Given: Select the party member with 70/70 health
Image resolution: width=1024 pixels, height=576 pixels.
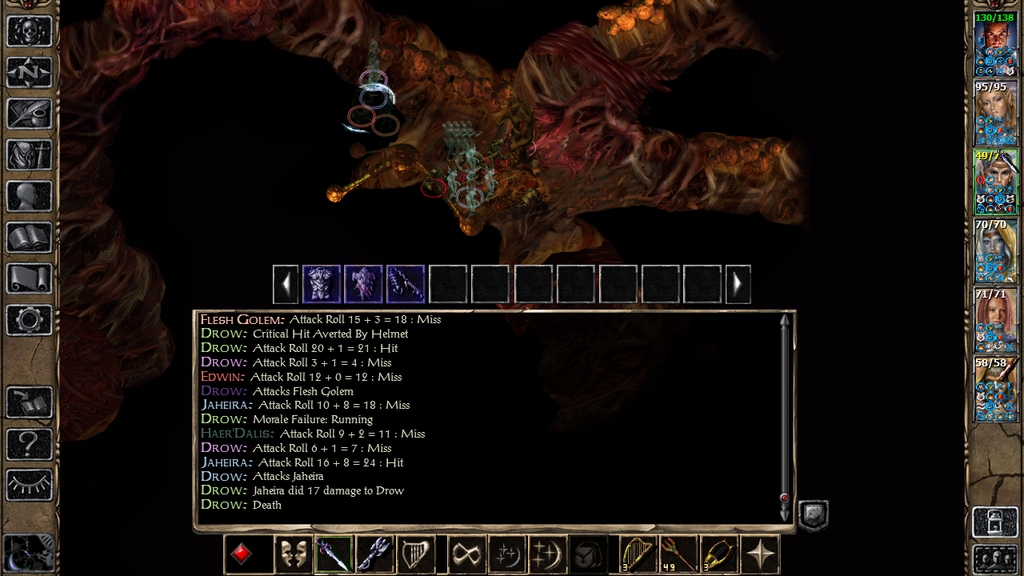Looking at the screenshot, I should click(x=996, y=251).
